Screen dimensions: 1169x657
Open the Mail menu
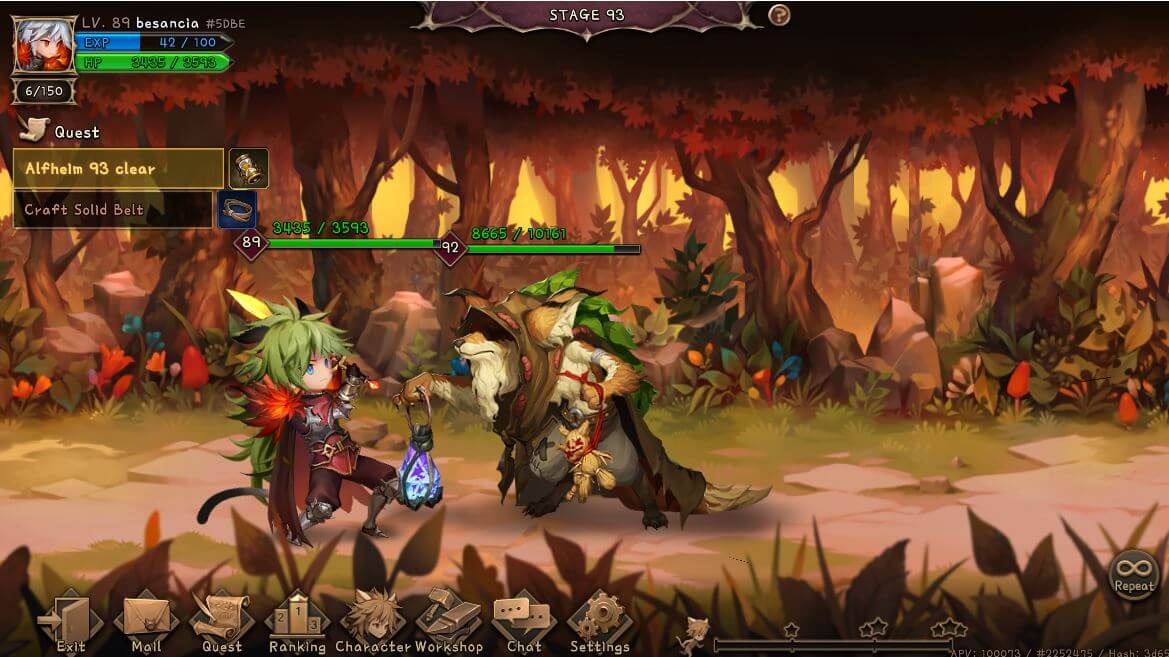tap(146, 622)
